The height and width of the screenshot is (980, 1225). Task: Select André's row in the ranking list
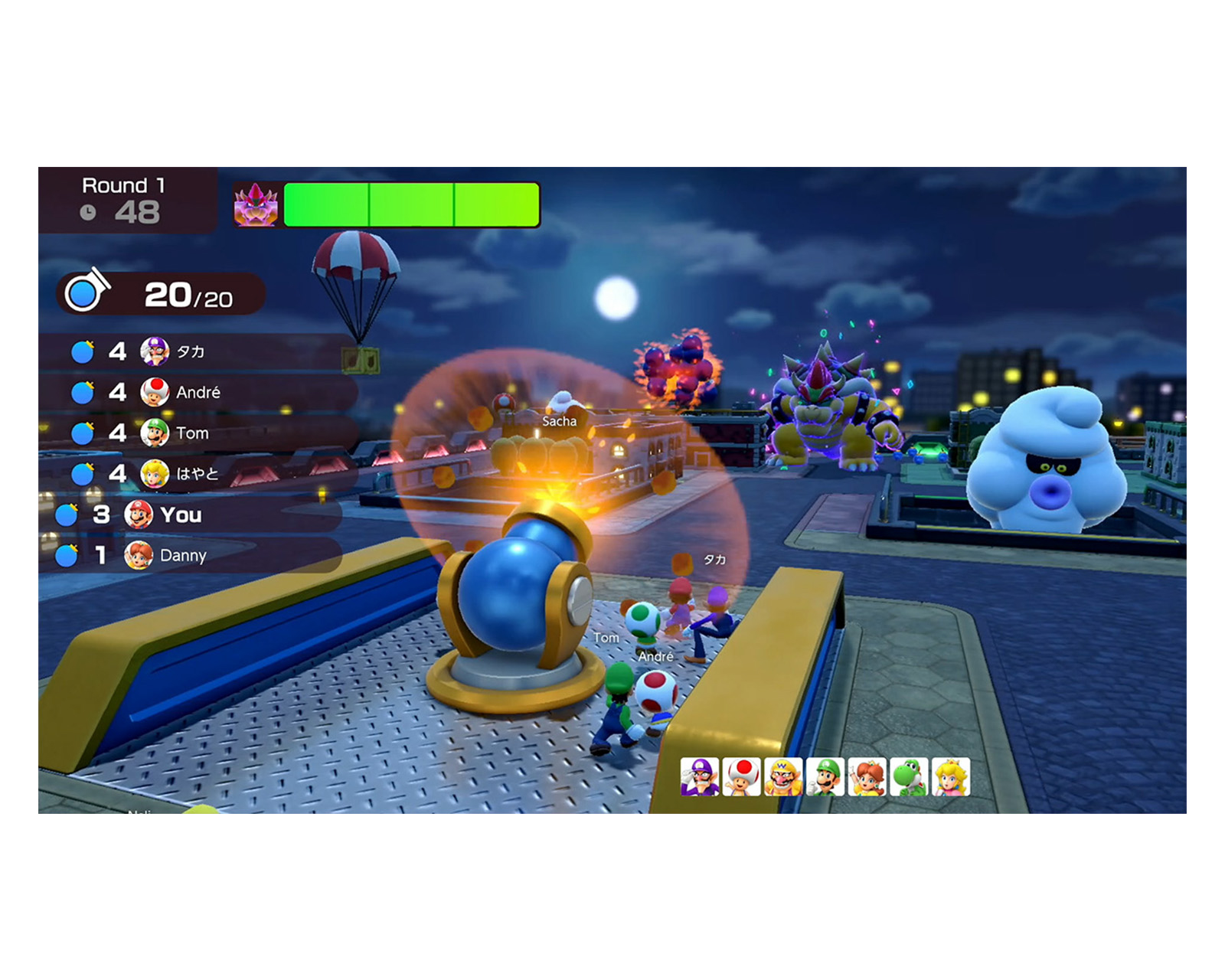click(x=191, y=392)
